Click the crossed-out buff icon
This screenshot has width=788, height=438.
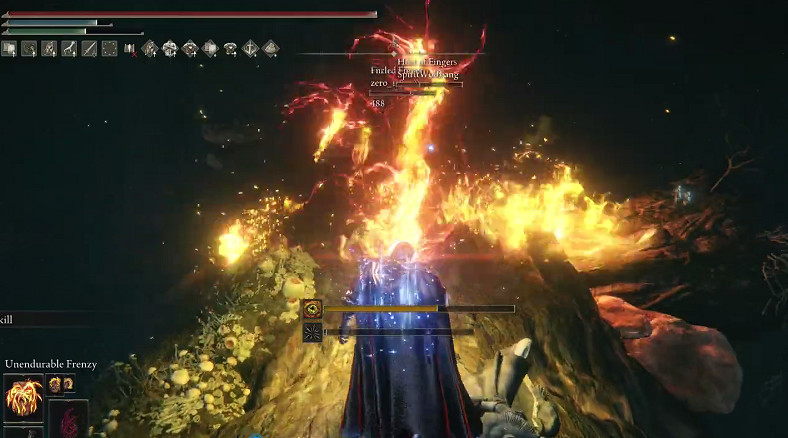pos(130,48)
